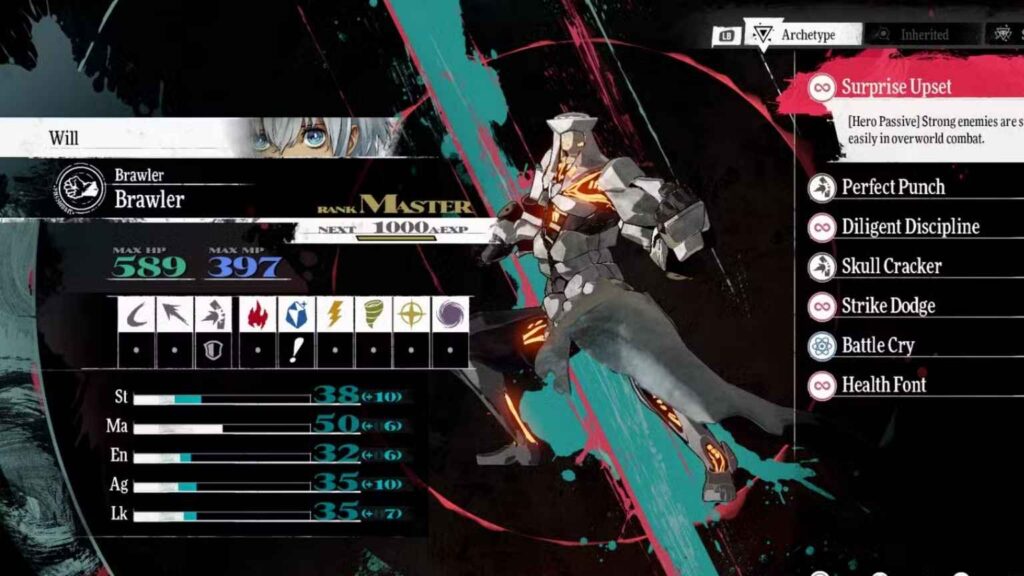Screen dimensions: 1024x576
Task: Select the Battle Cry skill
Action: coord(877,346)
